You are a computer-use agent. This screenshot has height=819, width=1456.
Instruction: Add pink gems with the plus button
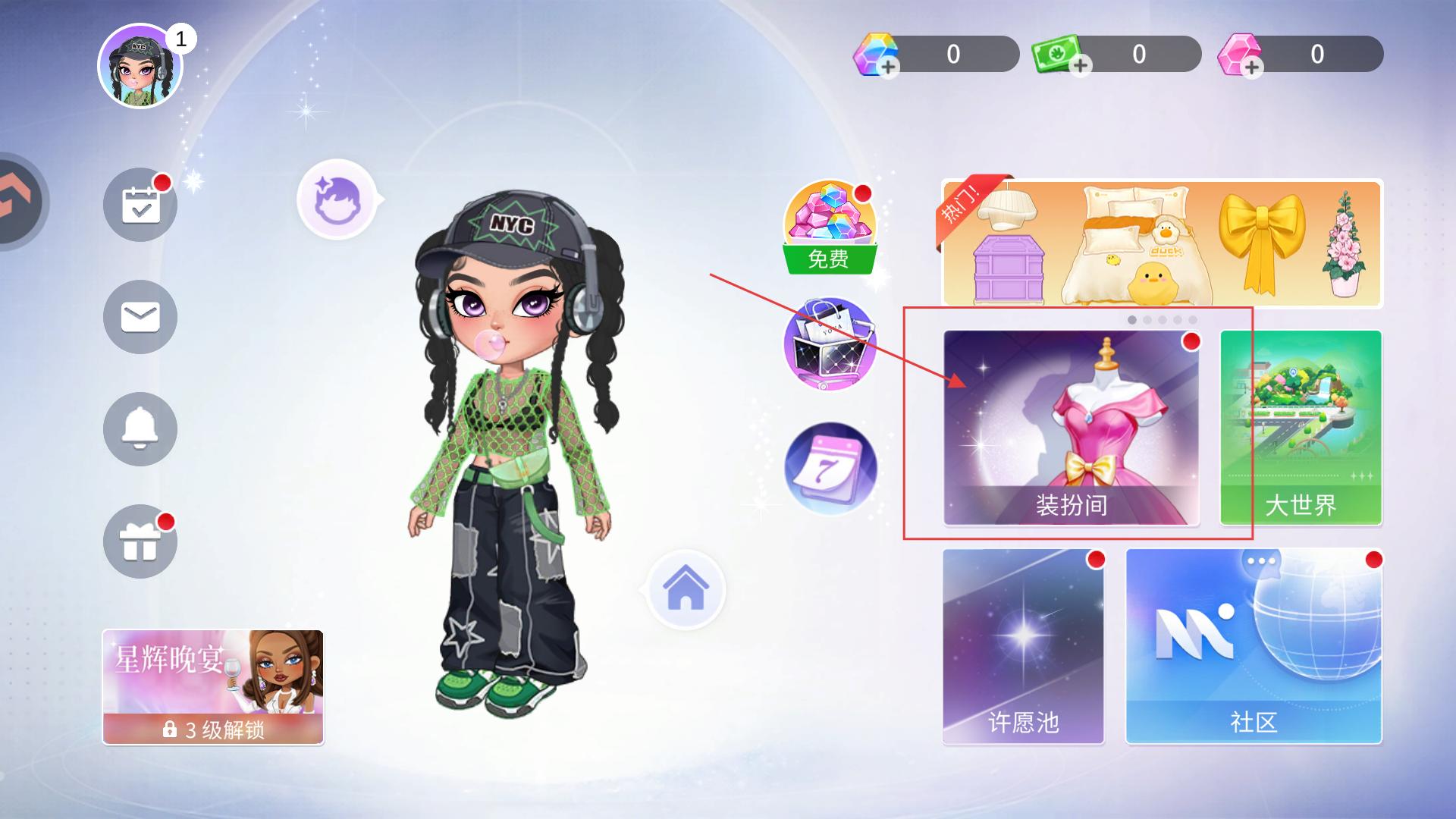point(1252,67)
